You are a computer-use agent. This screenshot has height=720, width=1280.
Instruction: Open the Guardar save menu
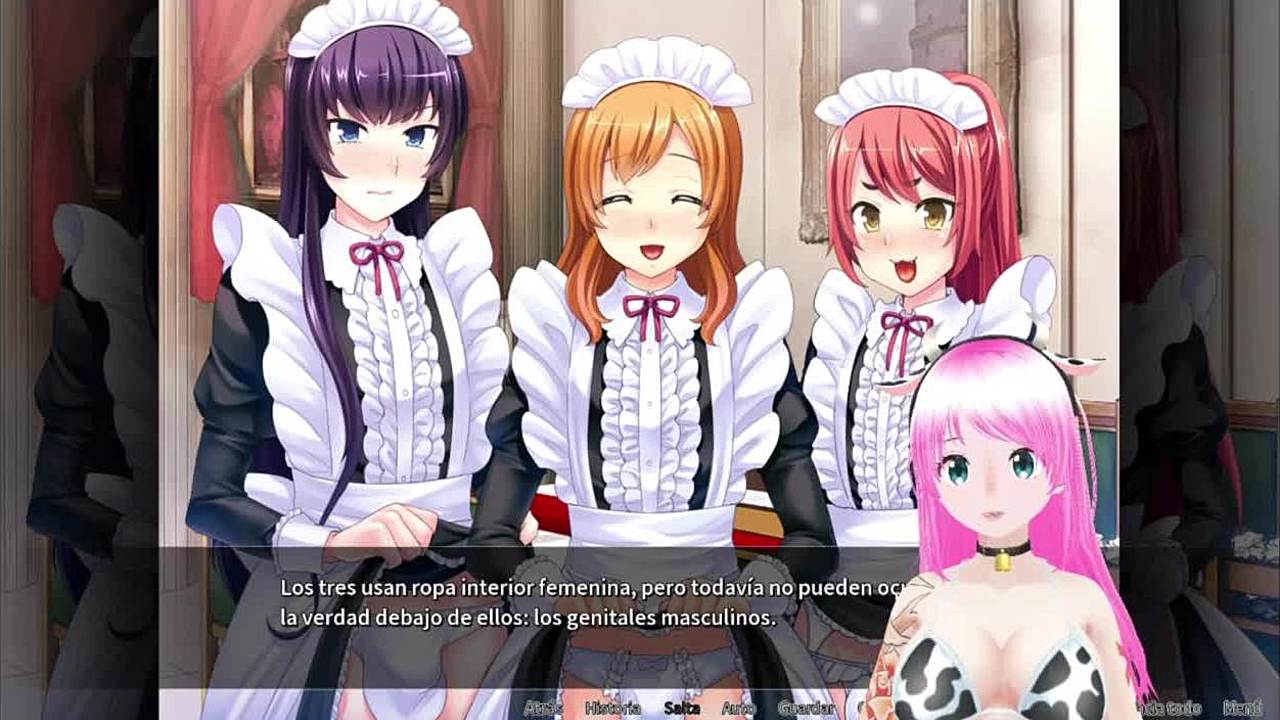[806, 708]
